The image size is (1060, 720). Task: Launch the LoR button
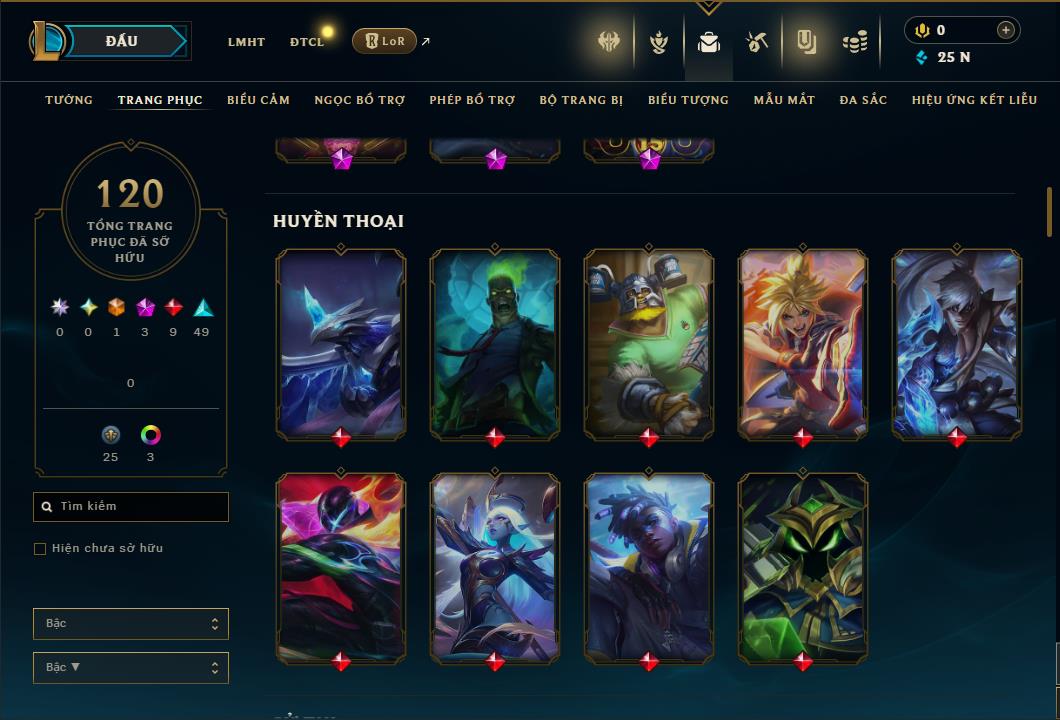[384, 41]
